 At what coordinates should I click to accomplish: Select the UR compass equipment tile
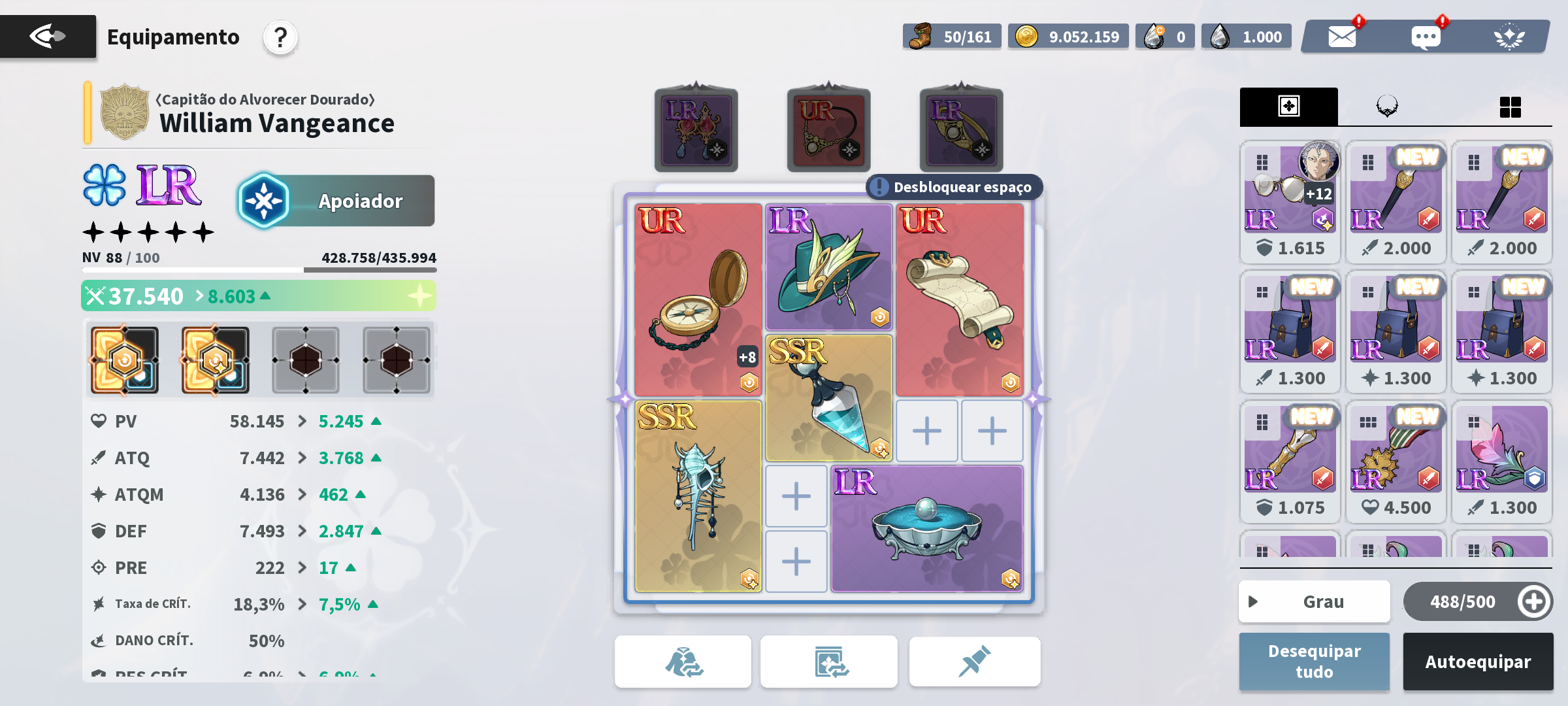point(698,299)
